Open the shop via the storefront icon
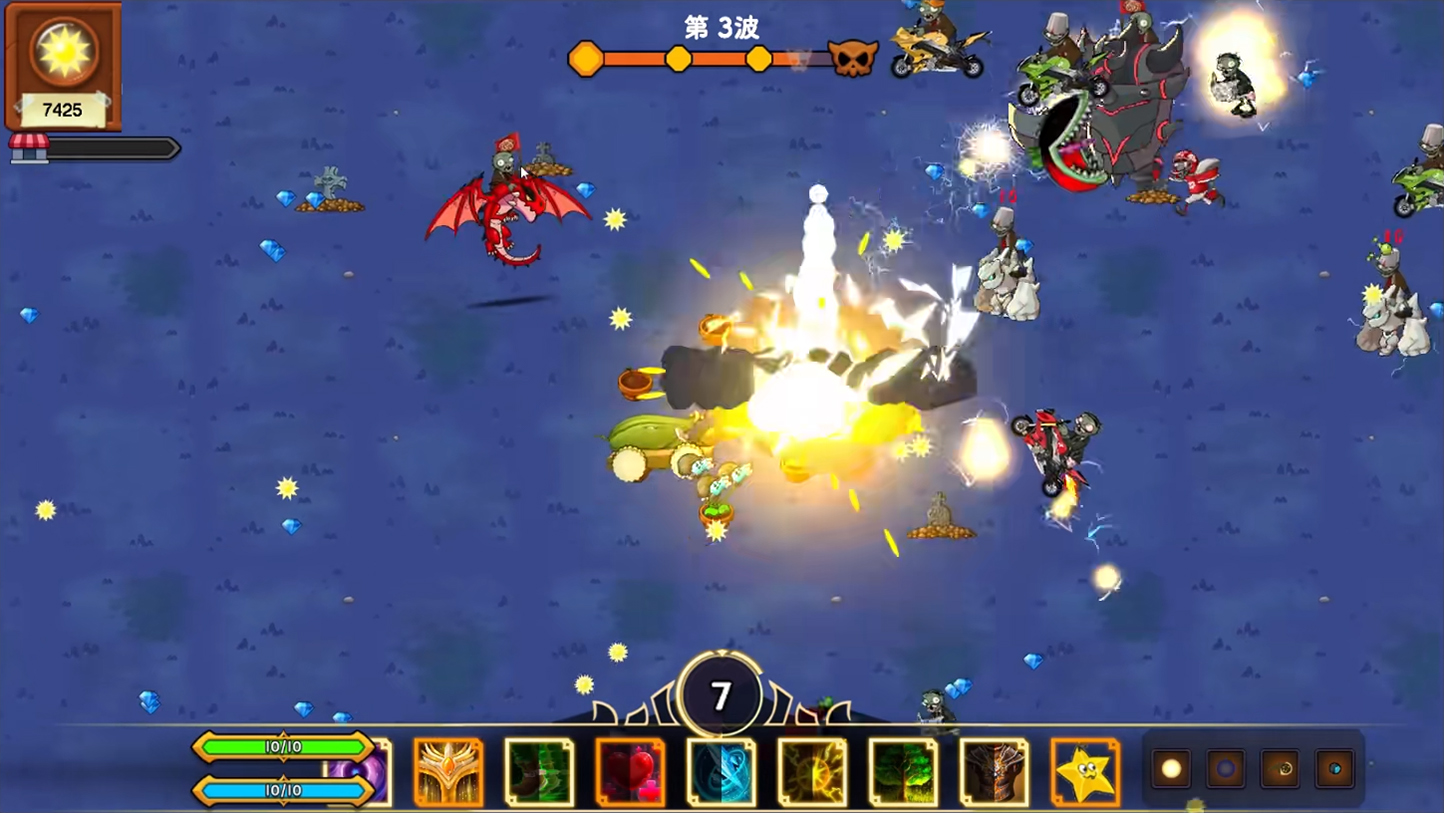This screenshot has height=813, width=1444. pyautogui.click(x=29, y=148)
